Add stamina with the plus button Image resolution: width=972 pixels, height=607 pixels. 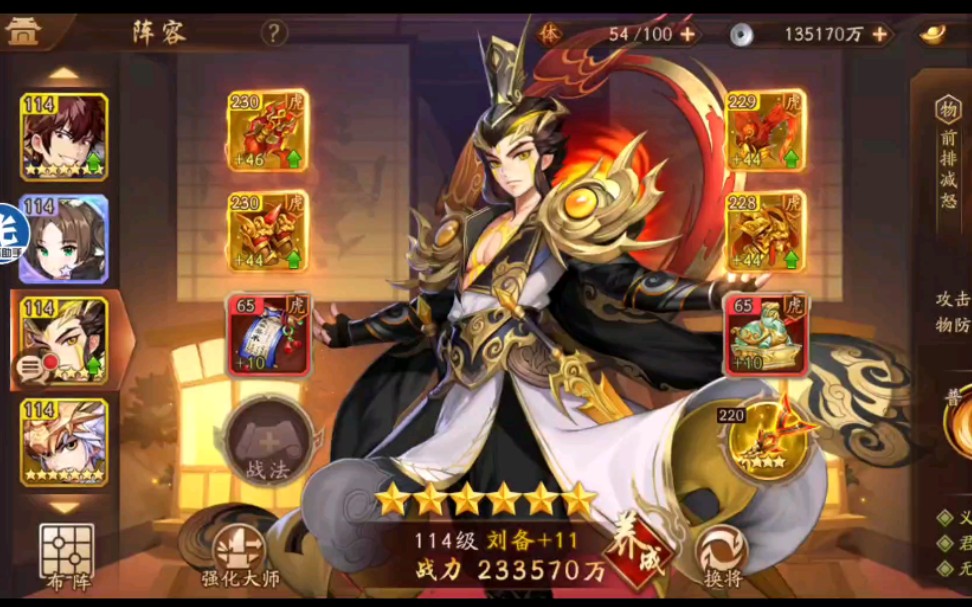click(x=688, y=34)
